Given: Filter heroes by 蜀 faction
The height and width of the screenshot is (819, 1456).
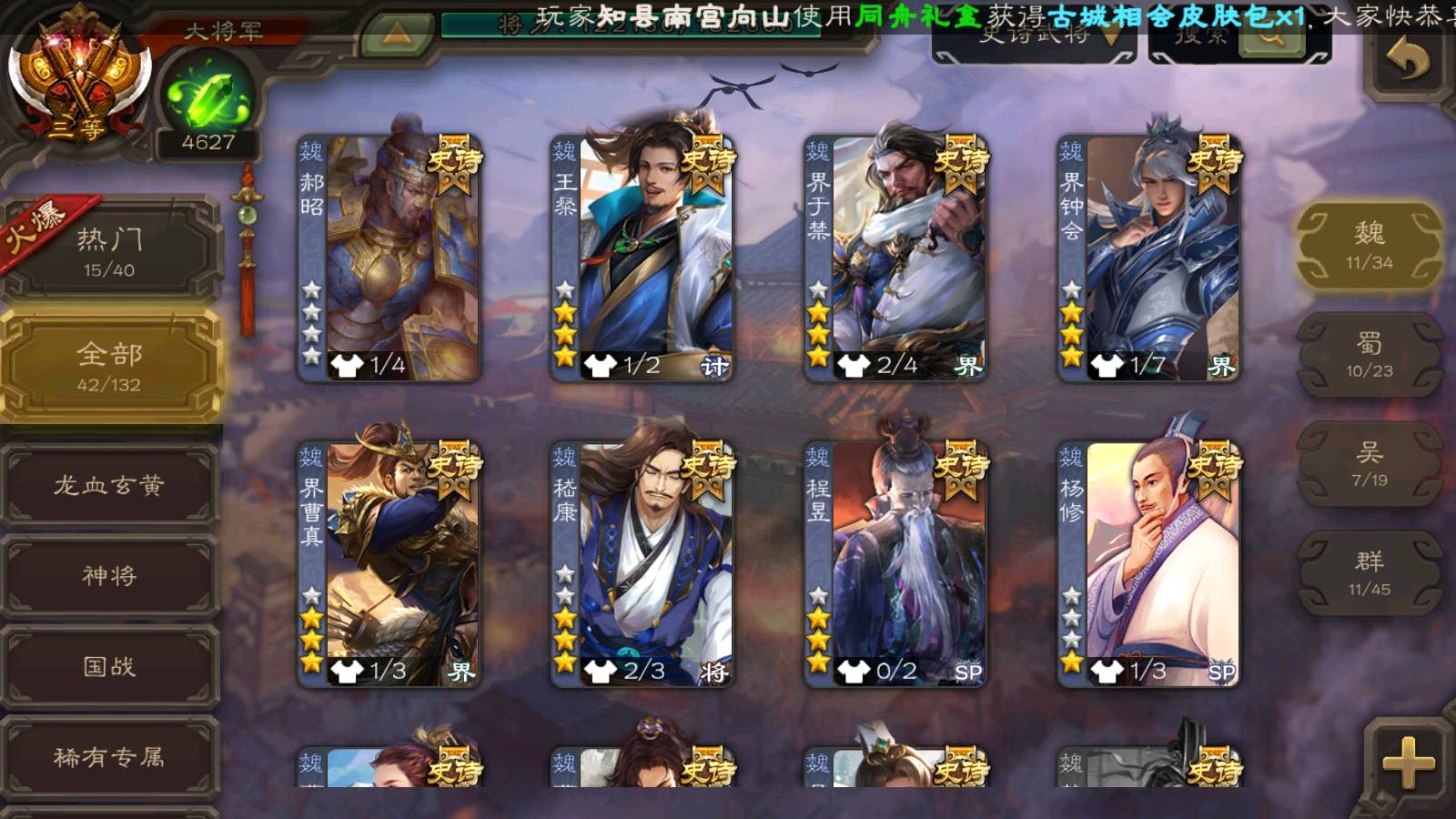Looking at the screenshot, I should point(1369,355).
